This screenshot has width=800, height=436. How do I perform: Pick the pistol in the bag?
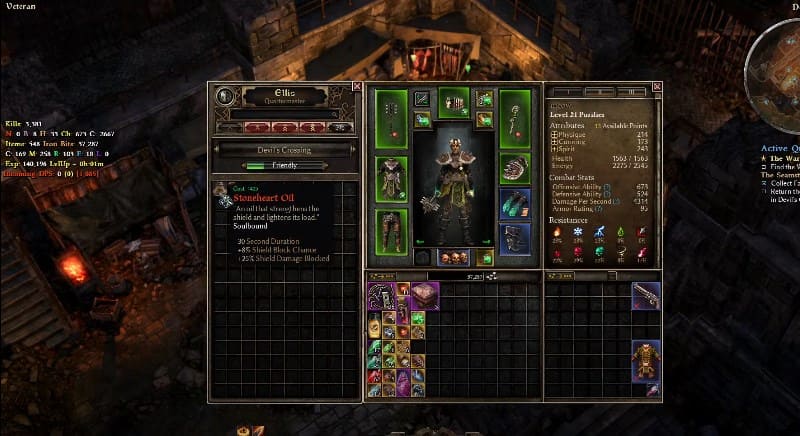(x=645, y=295)
